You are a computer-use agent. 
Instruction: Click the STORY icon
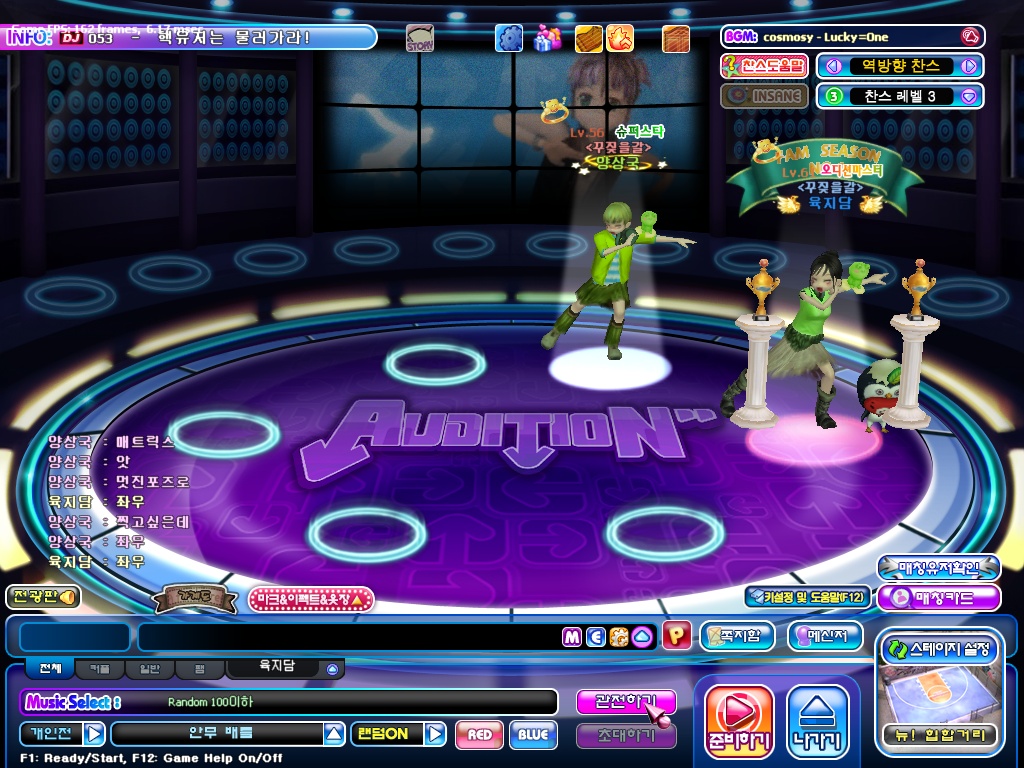[420, 39]
